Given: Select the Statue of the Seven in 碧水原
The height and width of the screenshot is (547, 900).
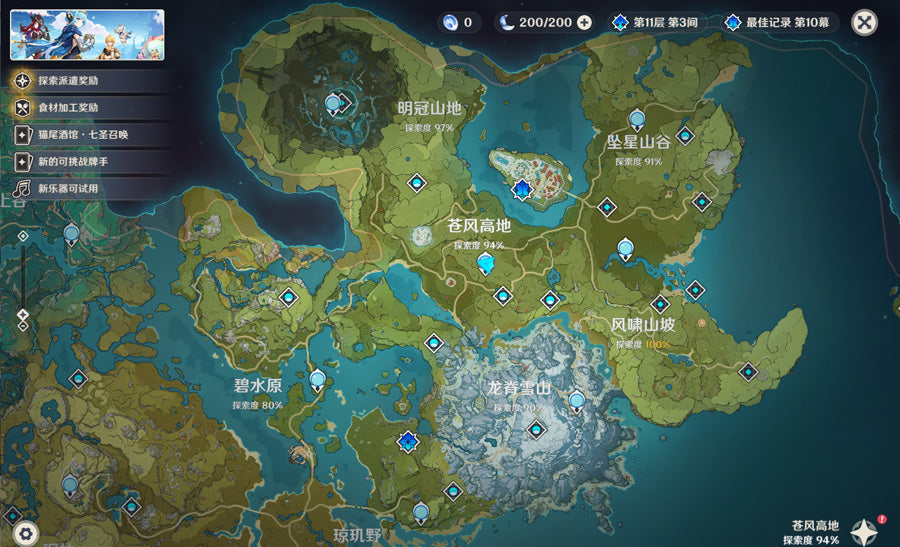Looking at the screenshot, I should coord(318,379).
